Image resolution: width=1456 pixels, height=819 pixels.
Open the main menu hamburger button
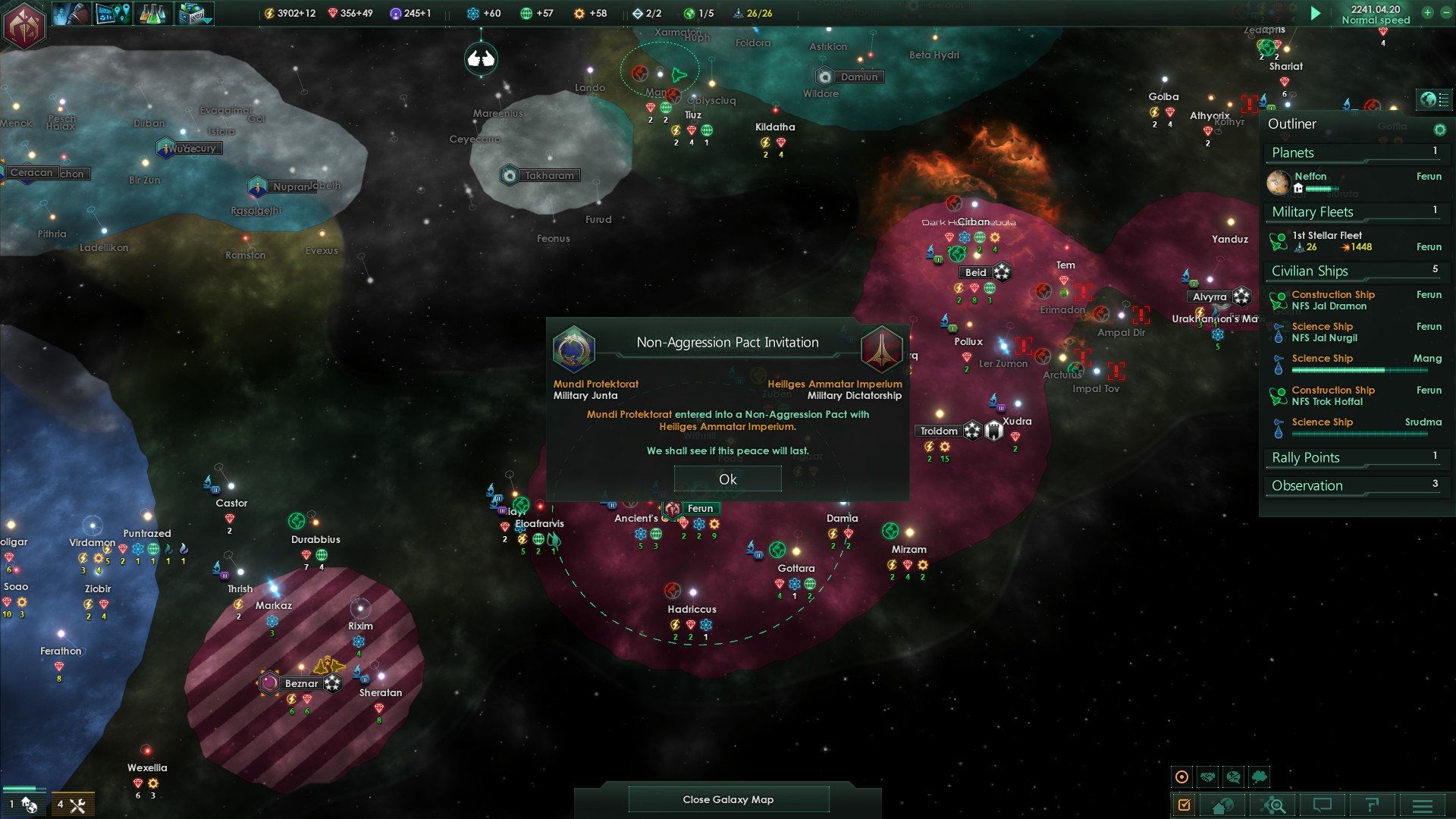[1423, 805]
